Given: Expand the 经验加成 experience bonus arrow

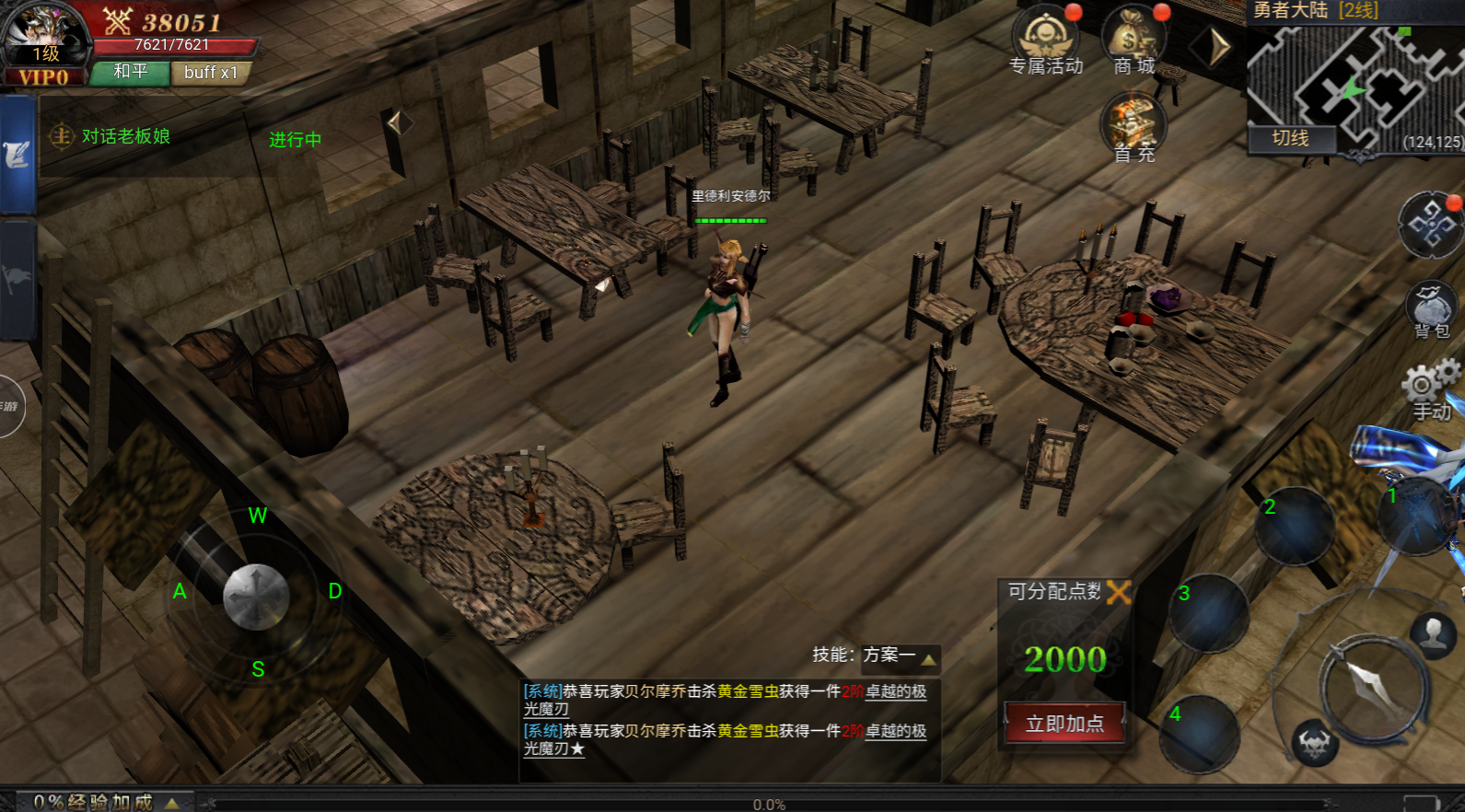Looking at the screenshot, I should (x=171, y=803).
